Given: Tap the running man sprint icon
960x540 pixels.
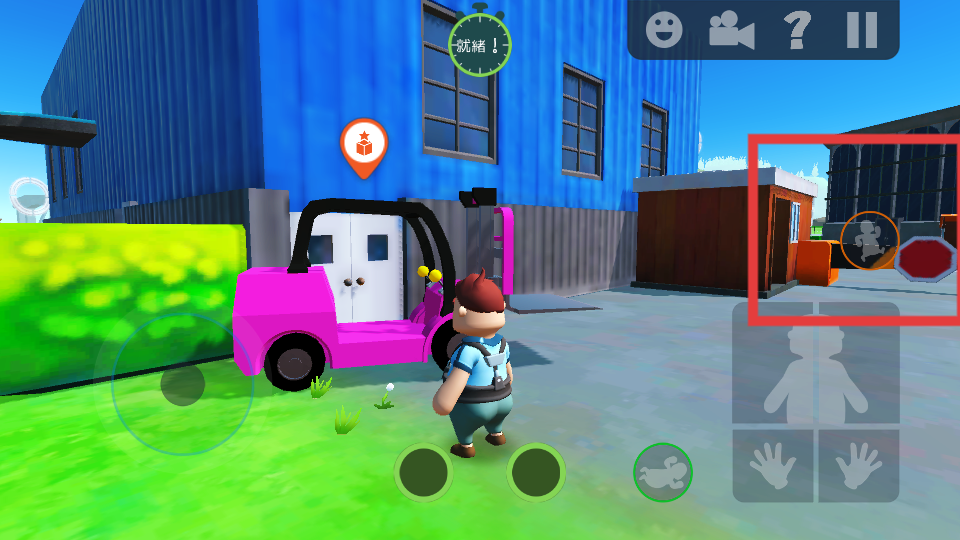Looking at the screenshot, I should click(869, 240).
